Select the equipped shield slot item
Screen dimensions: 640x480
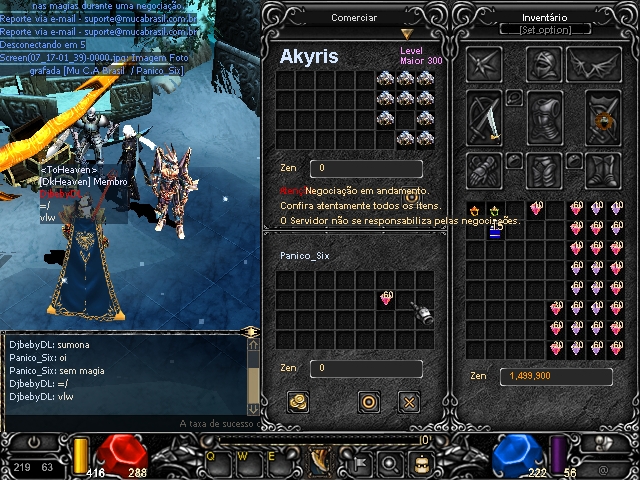tap(603, 118)
